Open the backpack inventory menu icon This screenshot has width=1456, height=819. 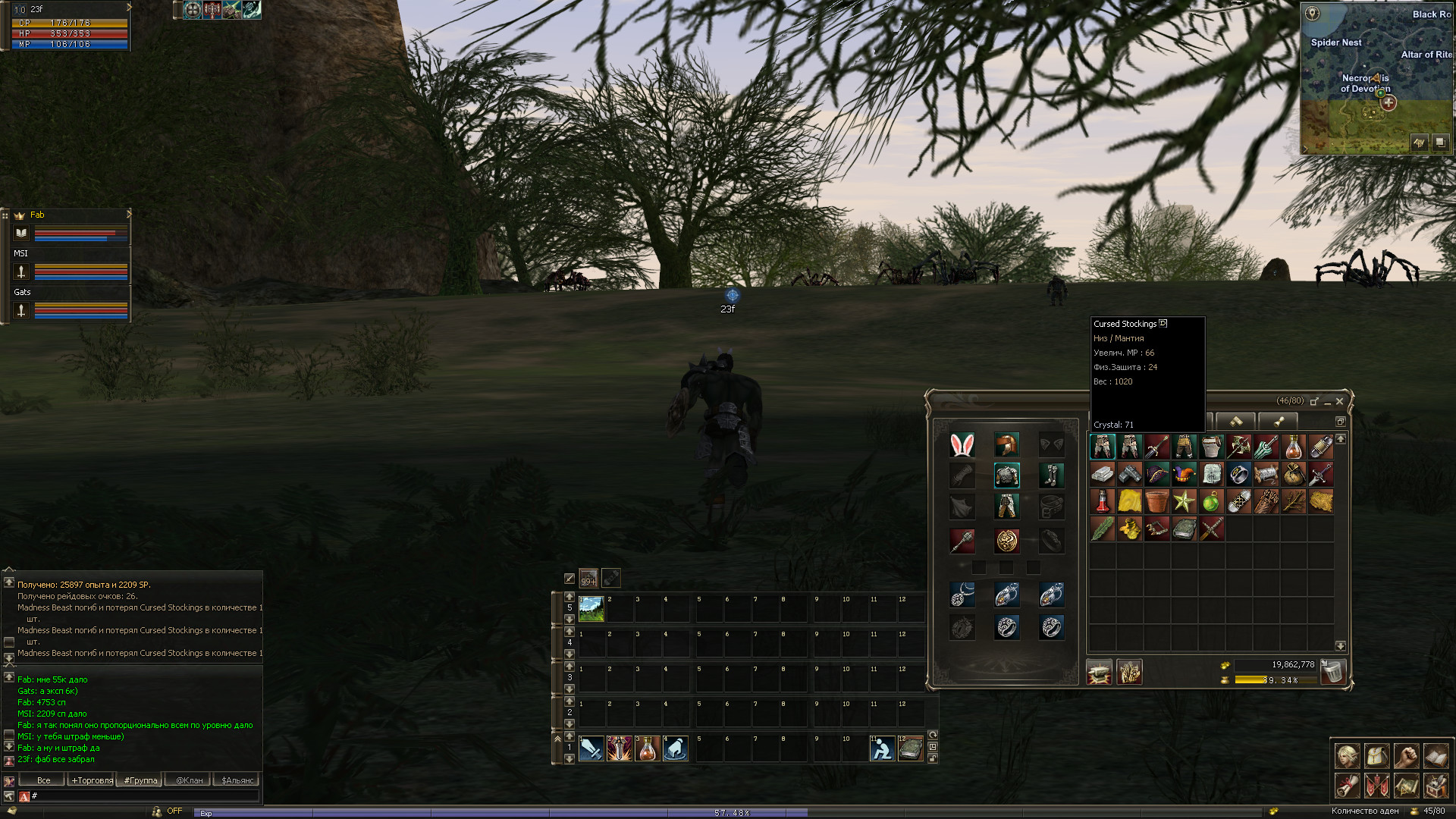(x=1376, y=756)
